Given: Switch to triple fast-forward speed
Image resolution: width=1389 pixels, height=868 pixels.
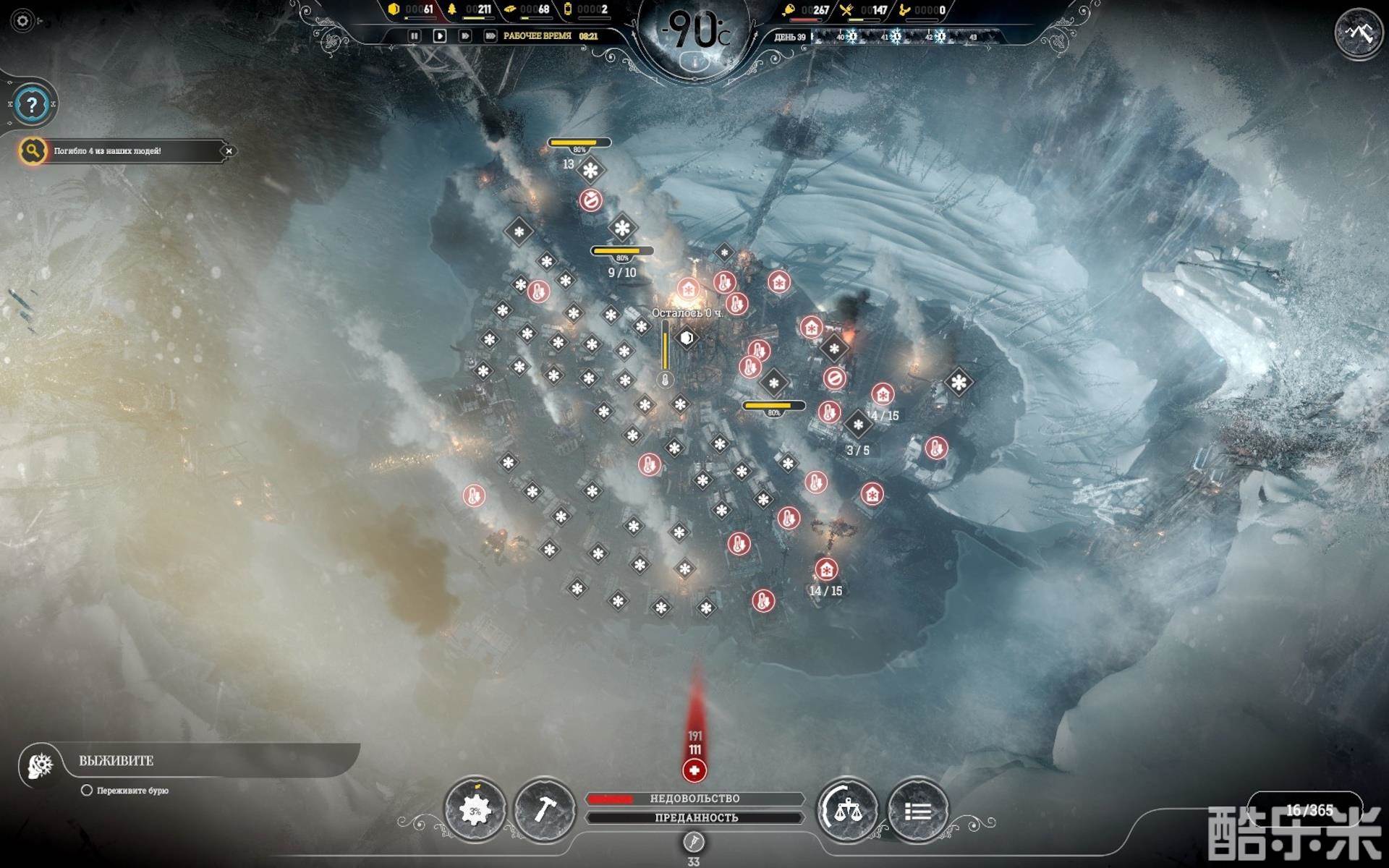Looking at the screenshot, I should 490,35.
